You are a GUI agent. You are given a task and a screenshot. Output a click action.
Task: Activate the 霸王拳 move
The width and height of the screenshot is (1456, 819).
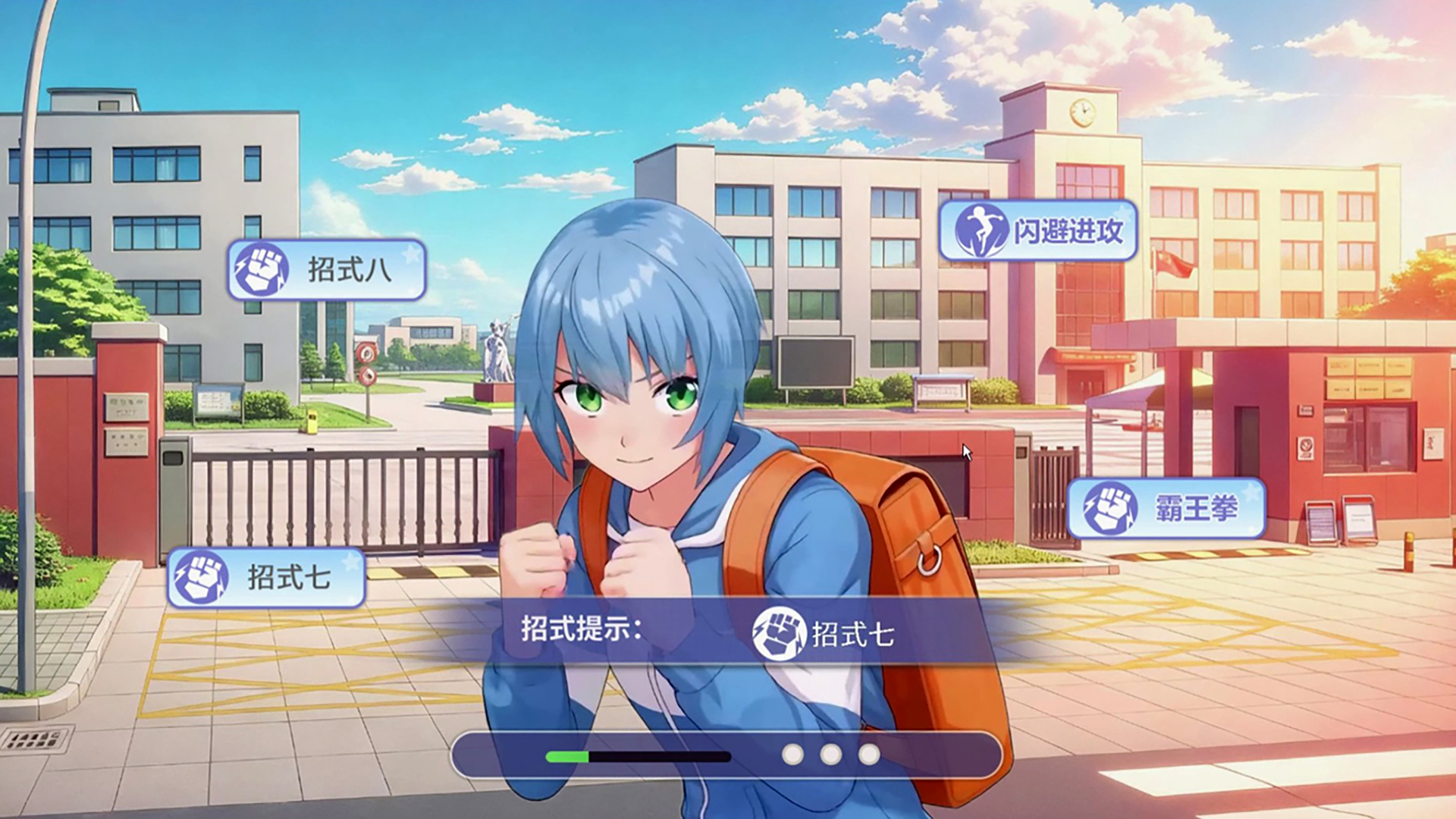click(x=1166, y=508)
